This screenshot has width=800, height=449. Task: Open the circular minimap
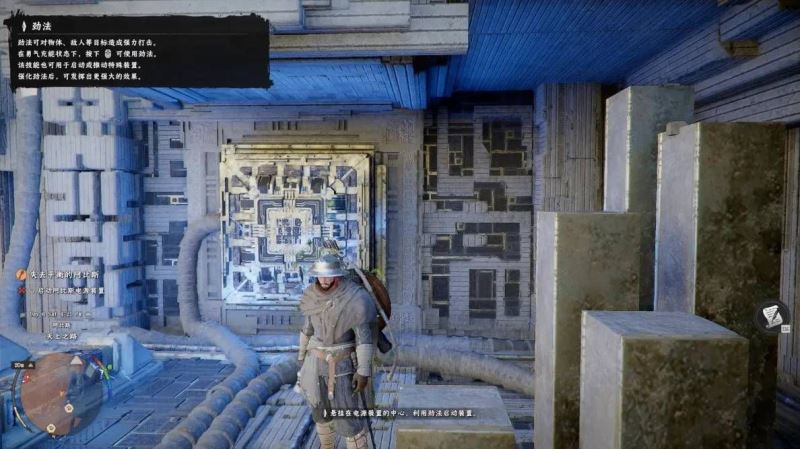62,393
